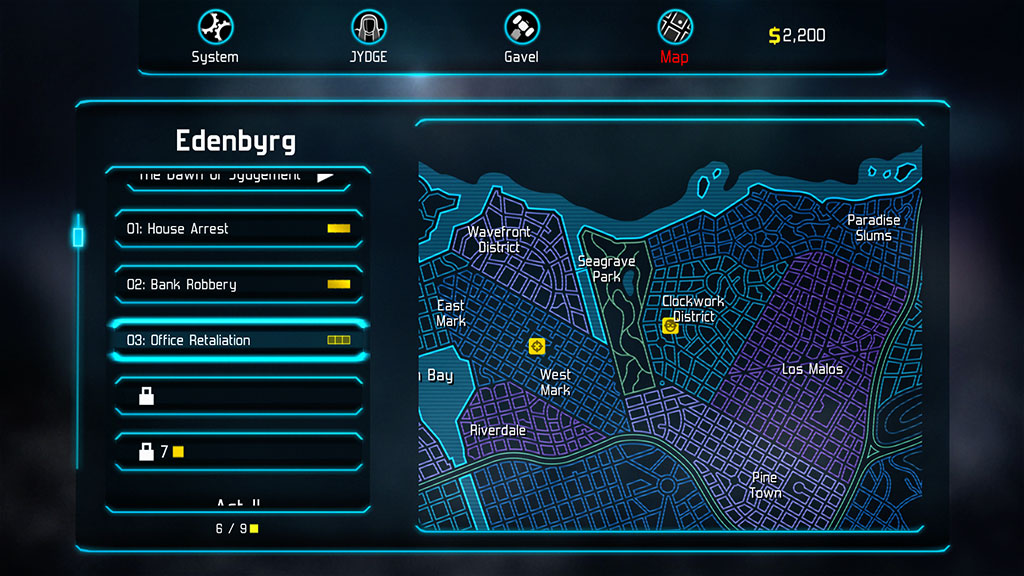Screen dimensions: 1024x576
Task: Click the Clockwork District map marker
Action: point(670,325)
